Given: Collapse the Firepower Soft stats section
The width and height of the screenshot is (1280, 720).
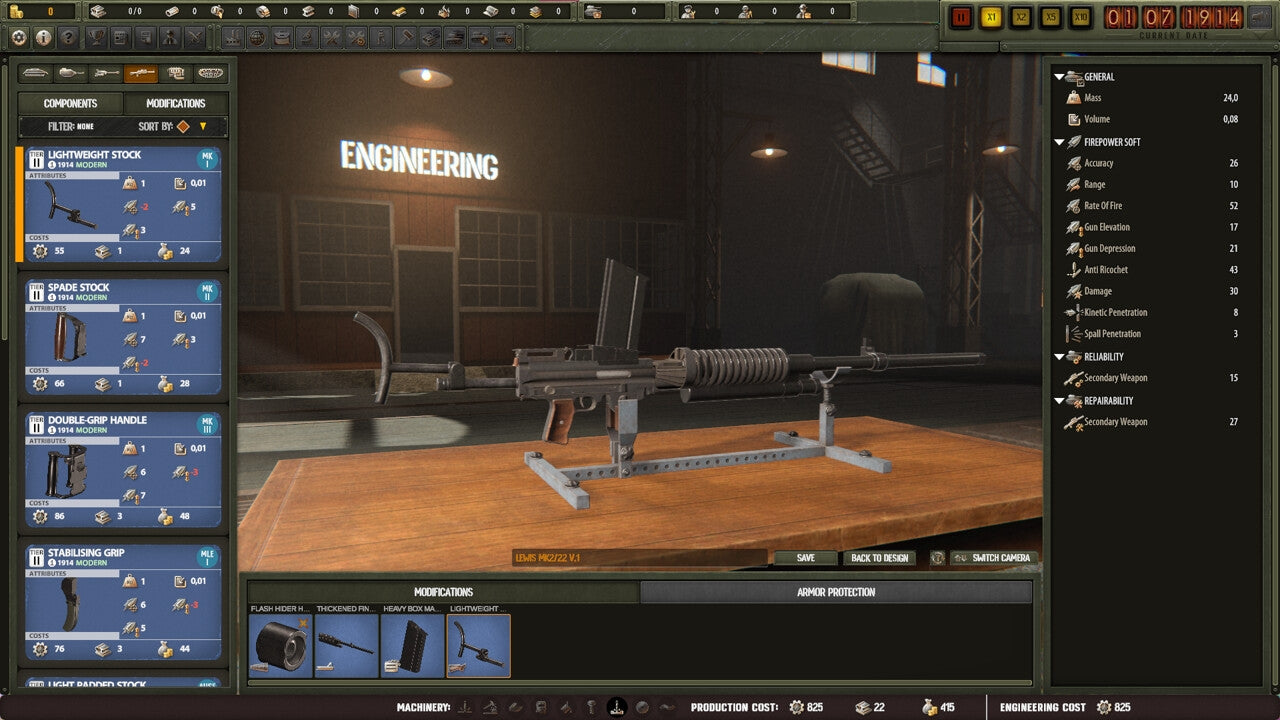Looking at the screenshot, I should [1059, 142].
